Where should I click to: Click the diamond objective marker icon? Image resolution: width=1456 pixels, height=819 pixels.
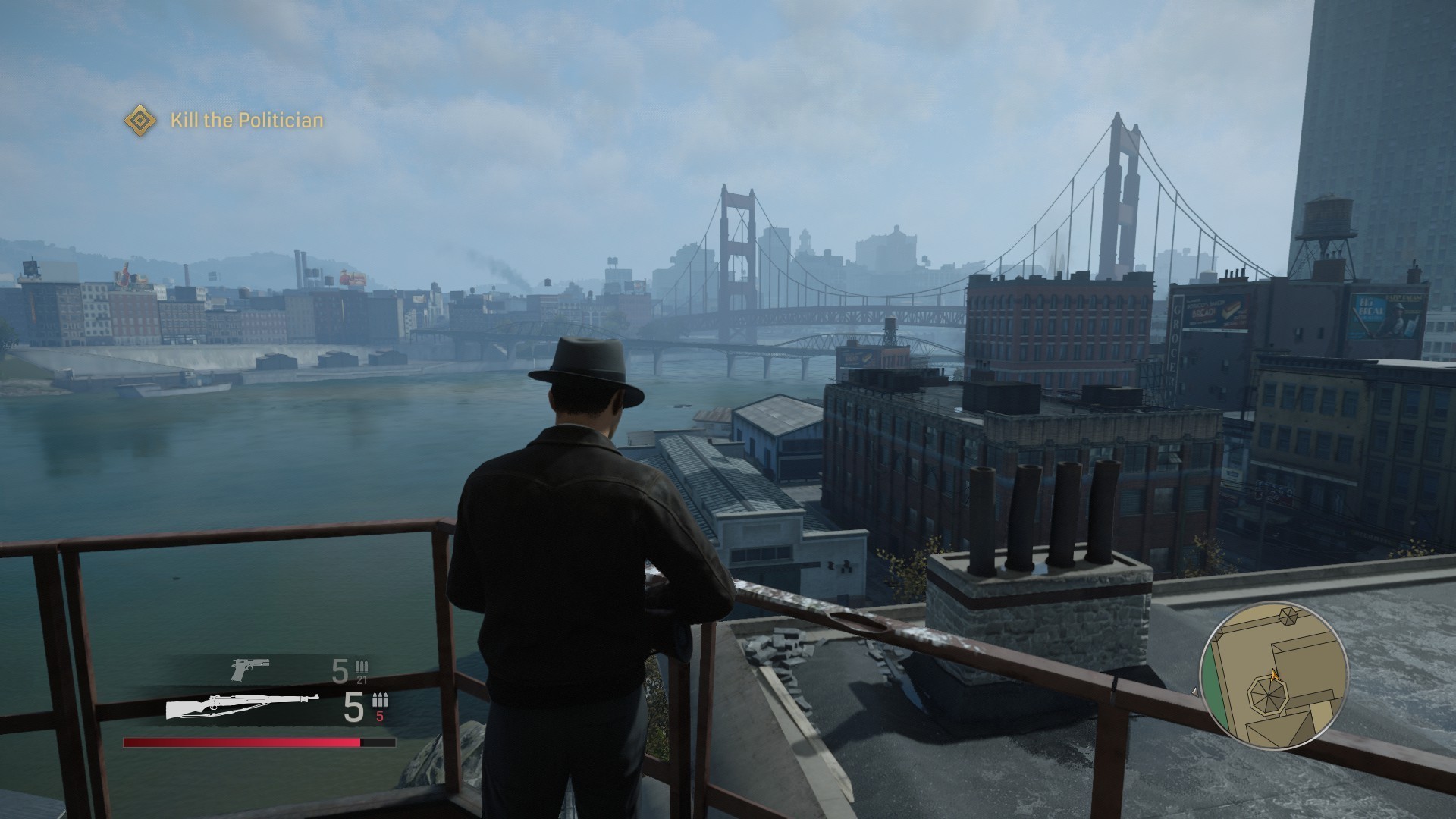[x=140, y=120]
